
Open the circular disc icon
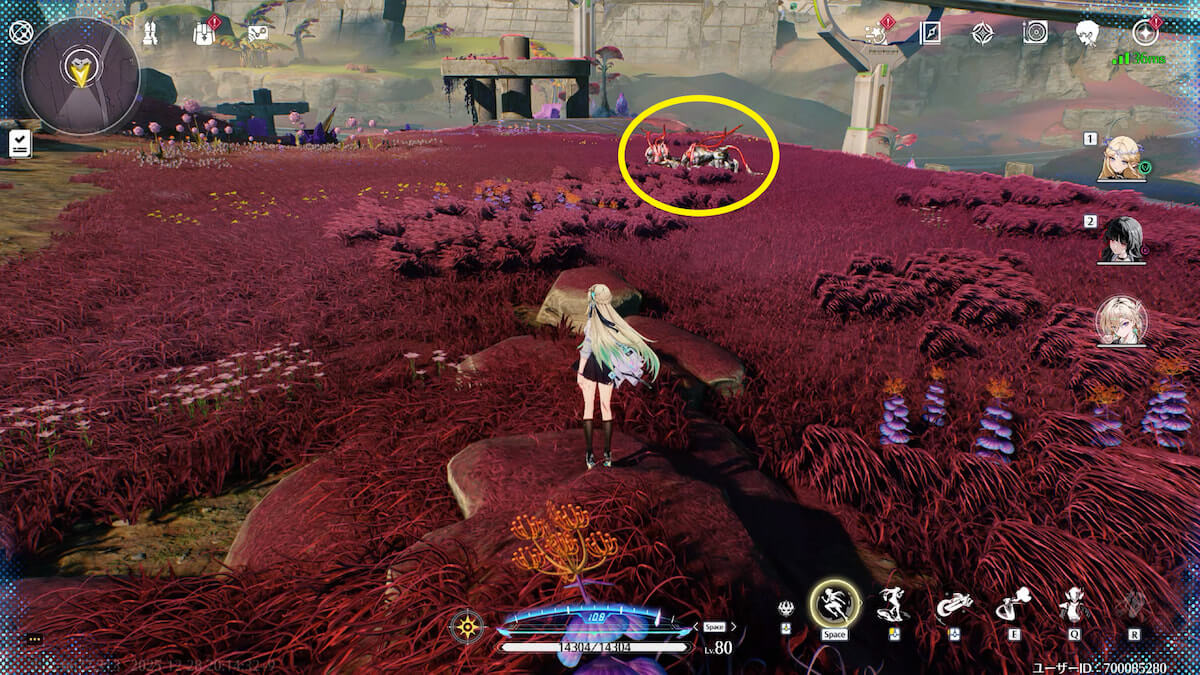coord(1035,32)
